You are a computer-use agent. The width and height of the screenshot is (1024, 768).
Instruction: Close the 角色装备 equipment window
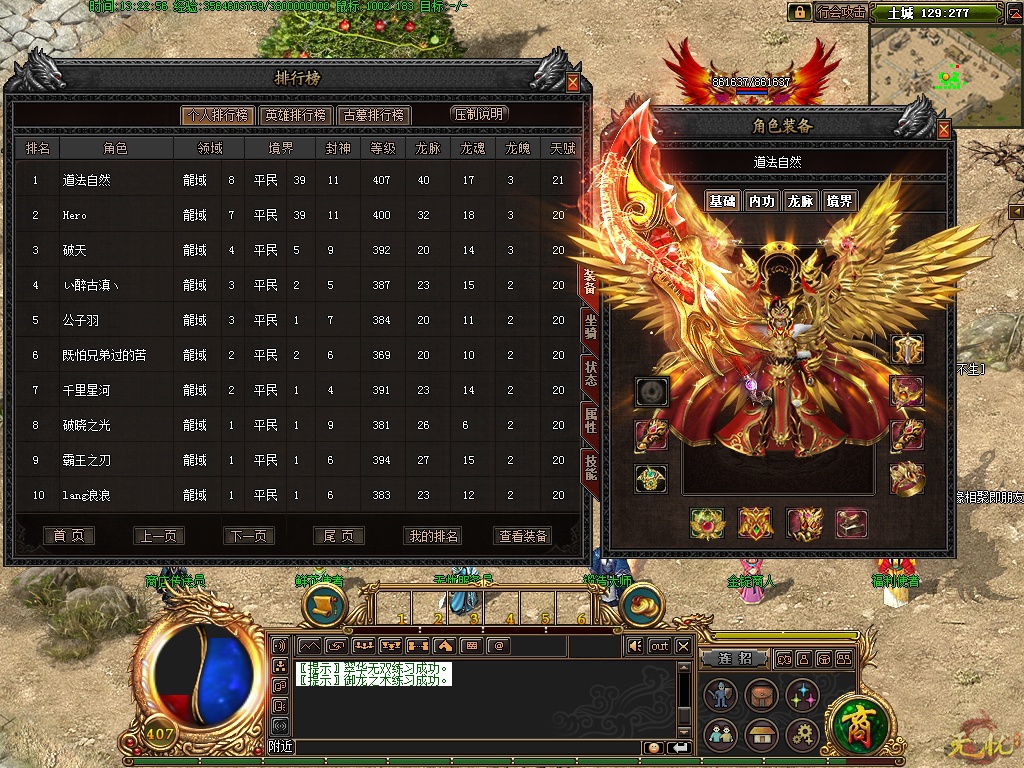(944, 129)
